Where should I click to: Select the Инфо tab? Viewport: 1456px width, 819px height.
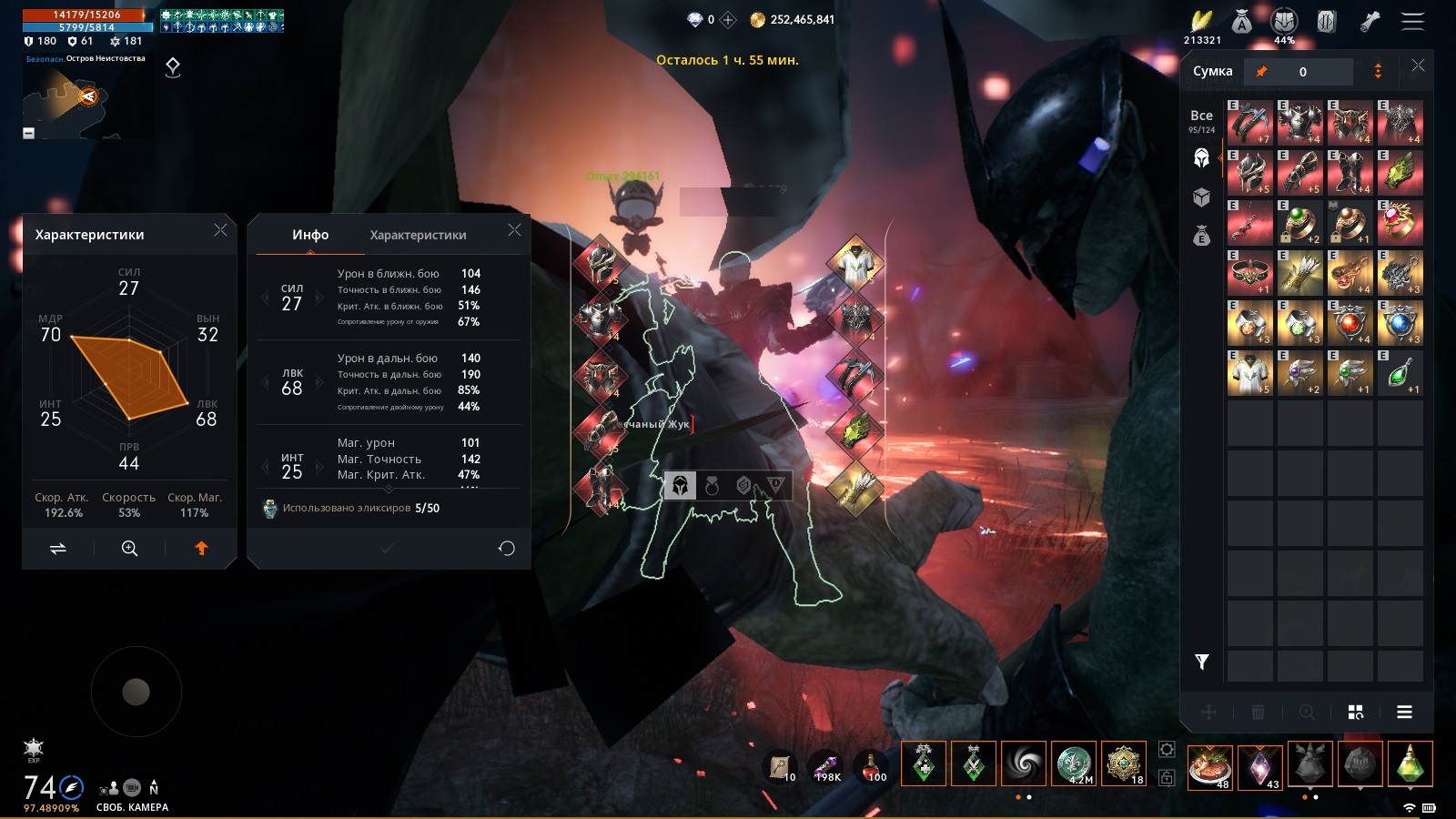tap(310, 235)
